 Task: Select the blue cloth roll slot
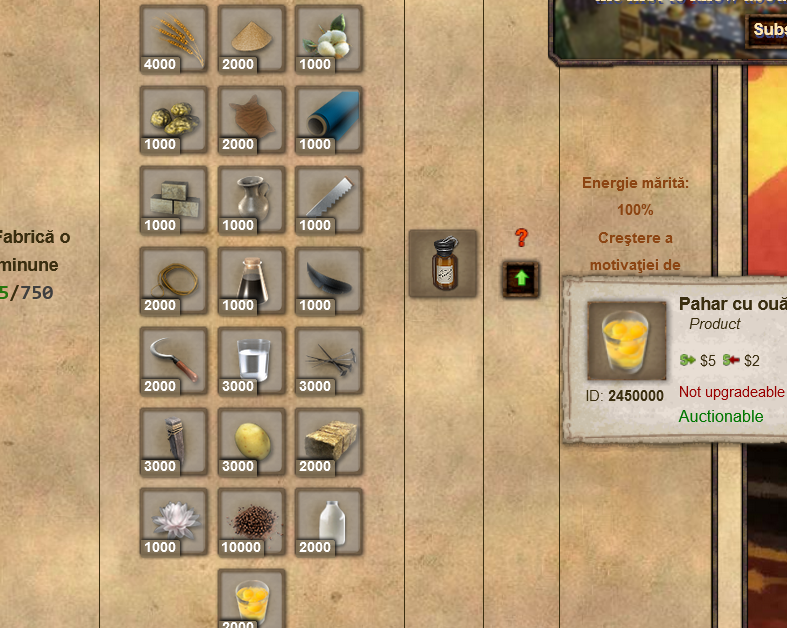pyautogui.click(x=329, y=119)
